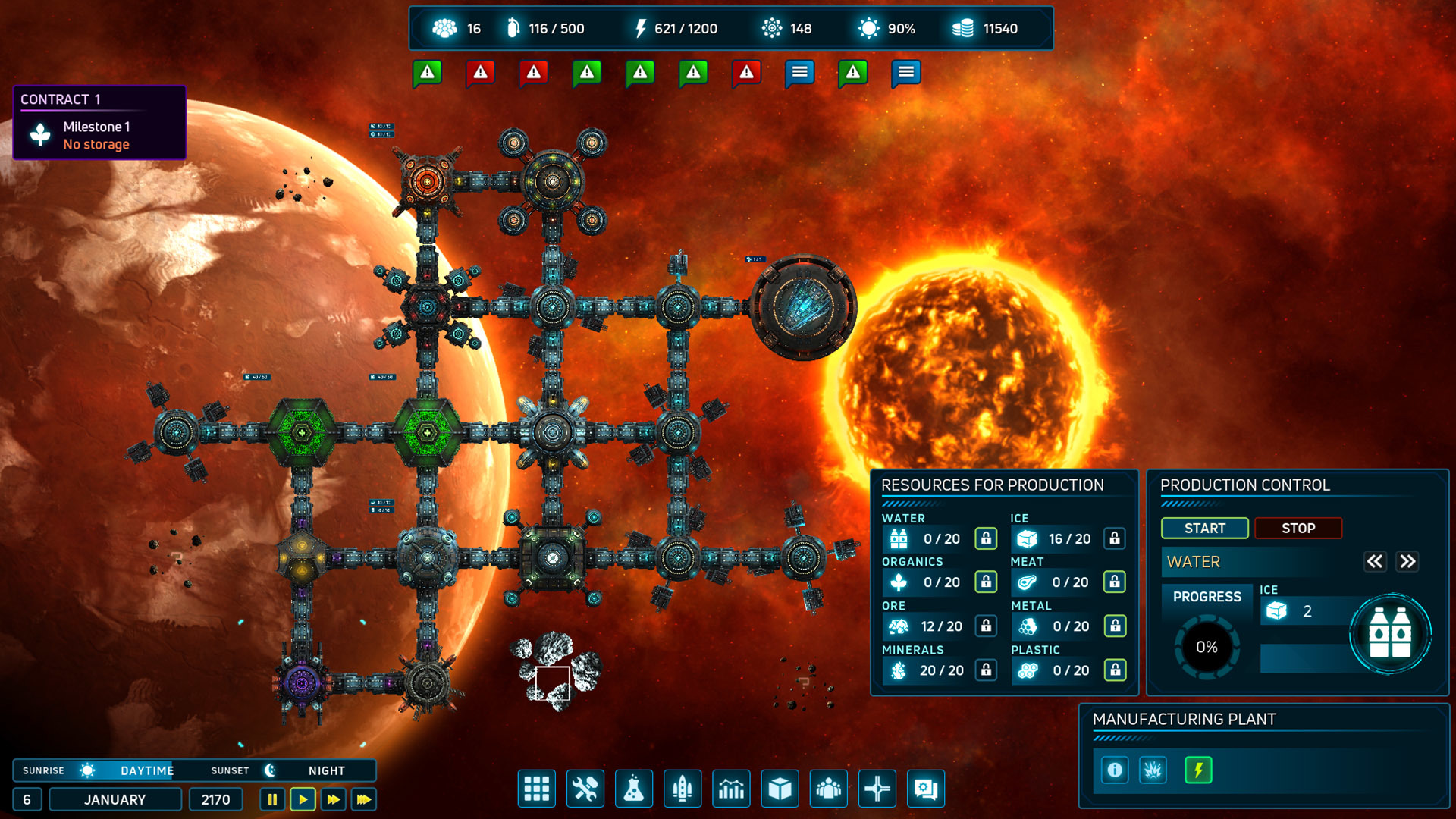Toggle the lock on Plastic resource

1115,670
